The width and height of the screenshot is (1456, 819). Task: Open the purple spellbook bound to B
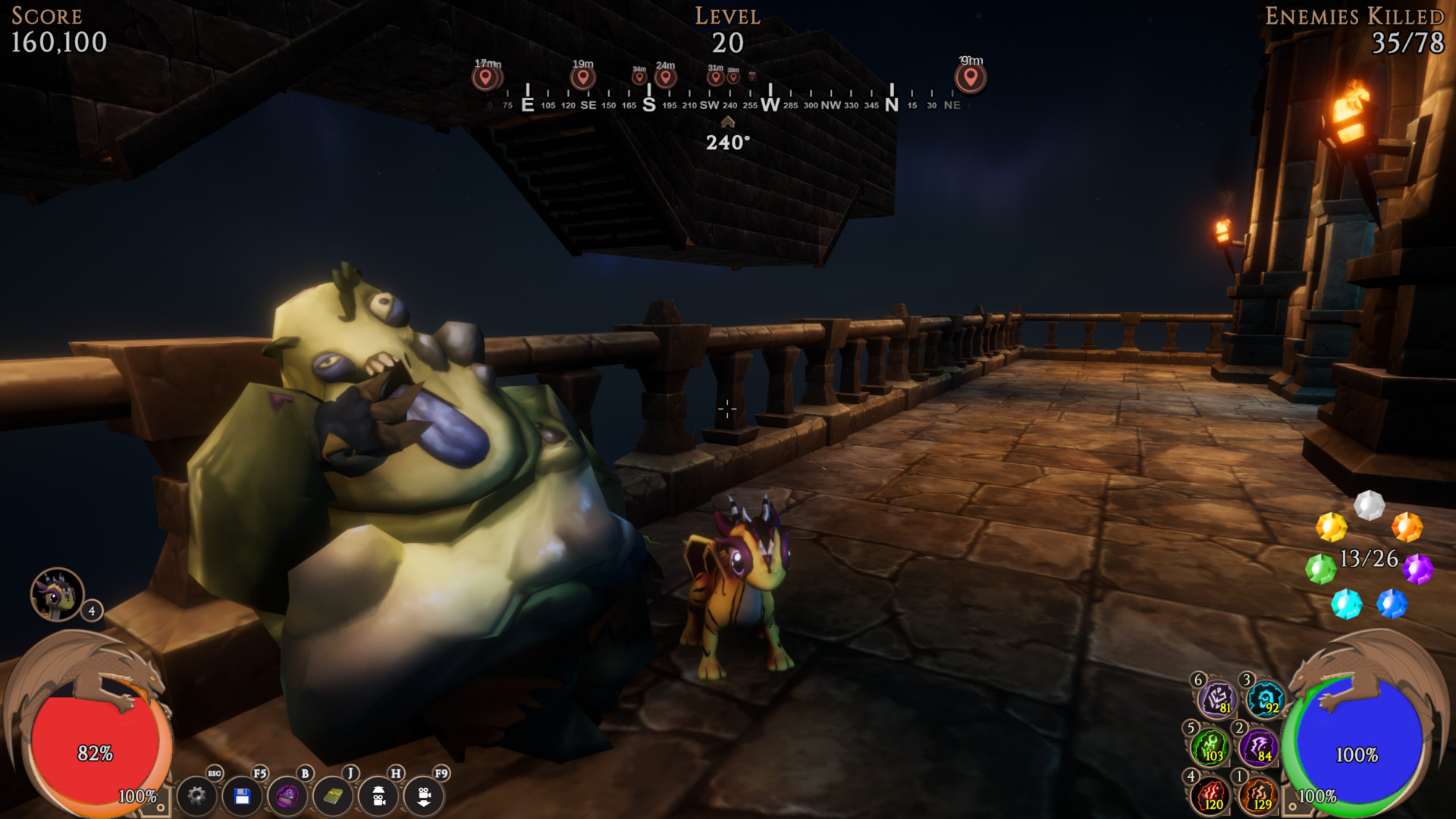click(x=288, y=799)
